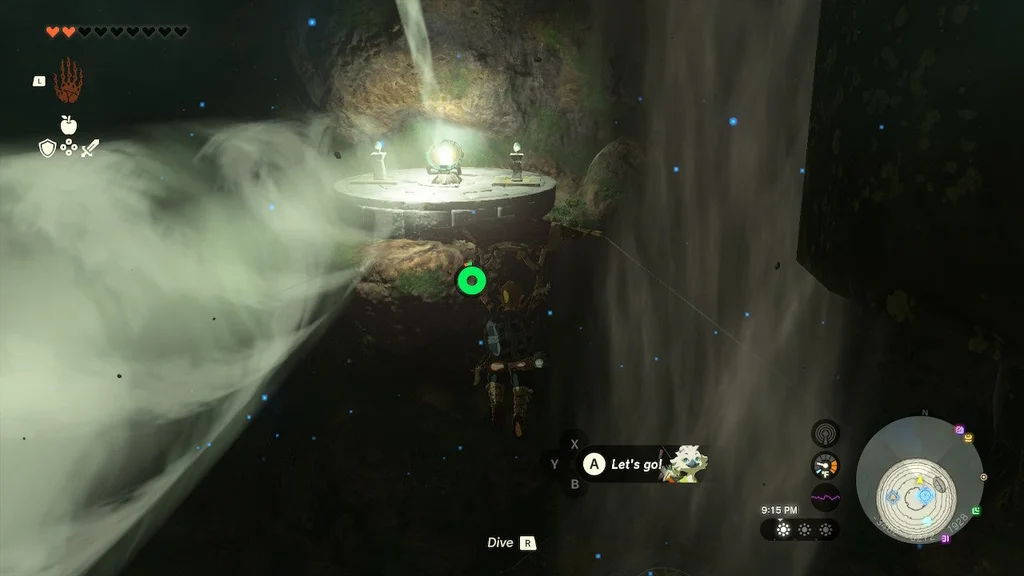Open the circular minimap
The width and height of the screenshot is (1024, 576).
tap(919, 480)
